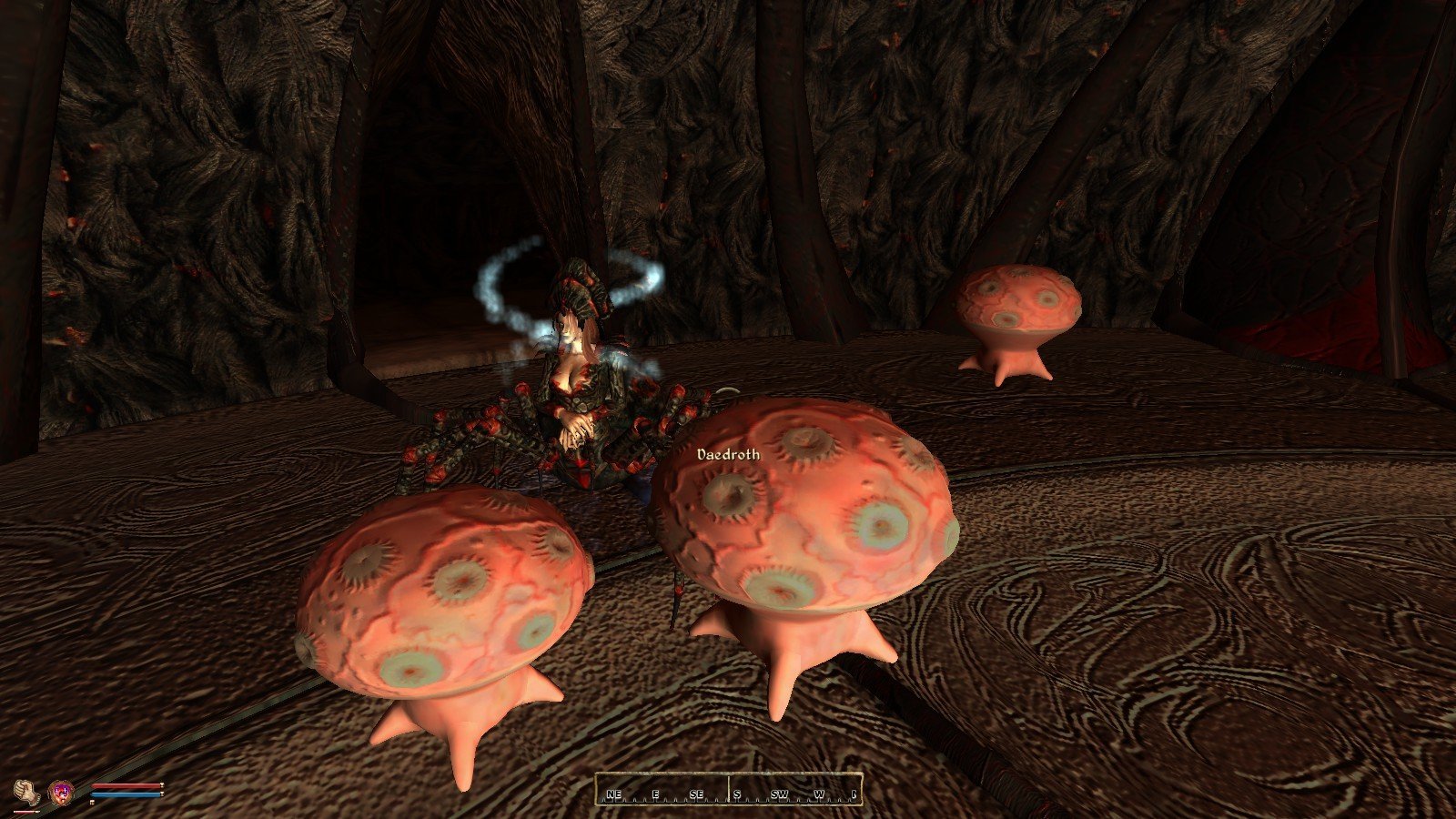Open the equipped spell shield icon
Viewport: 1456px width, 819px height.
[x=61, y=794]
